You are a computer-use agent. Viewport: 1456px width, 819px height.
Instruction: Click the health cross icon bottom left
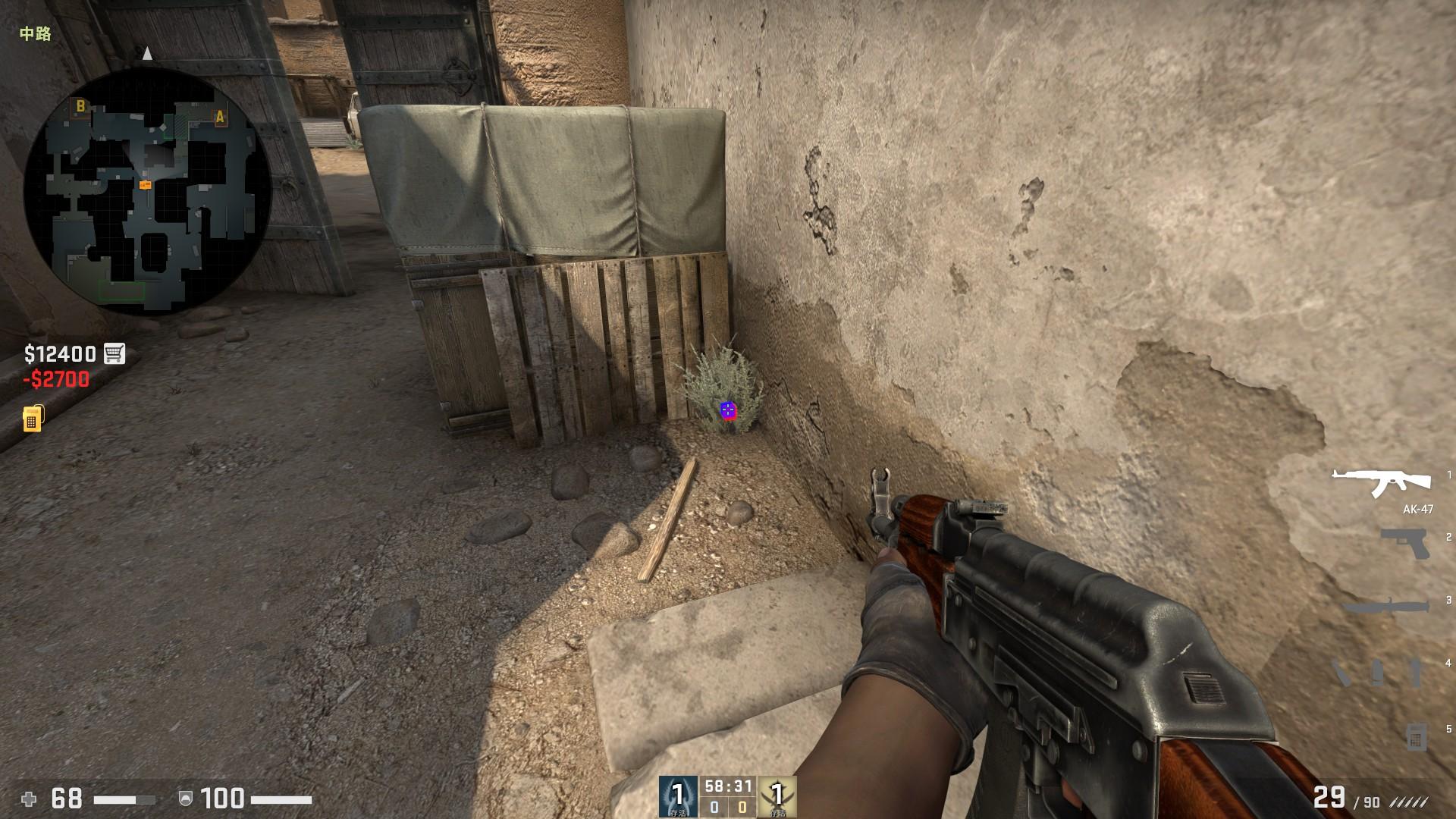[29, 799]
